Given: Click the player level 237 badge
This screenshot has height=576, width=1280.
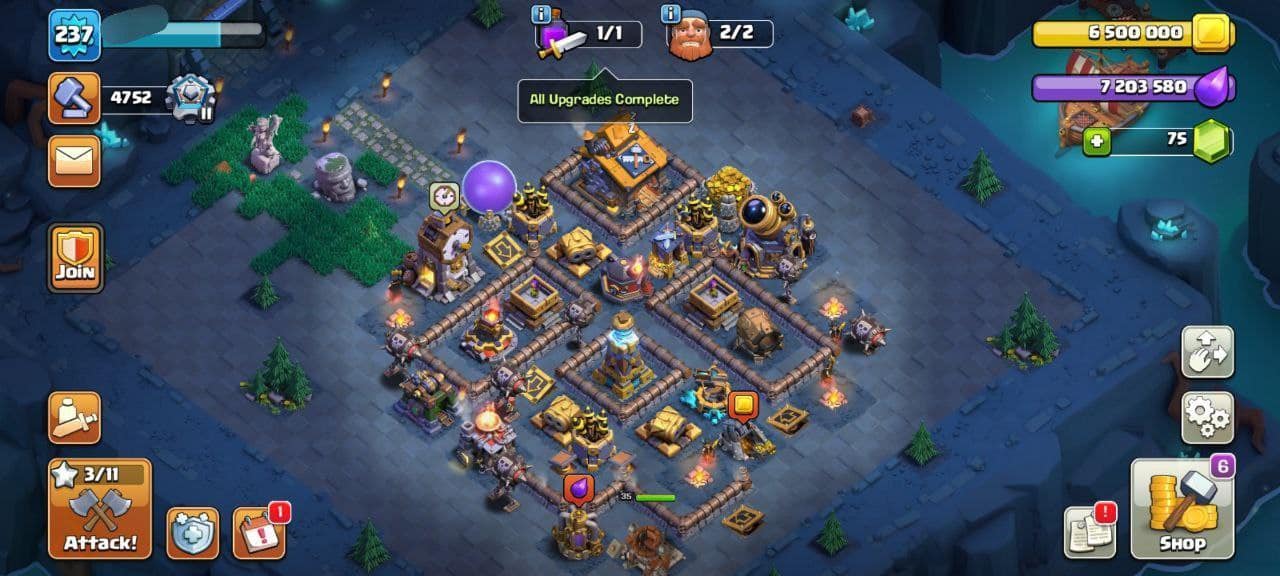Looking at the screenshot, I should click(74, 35).
